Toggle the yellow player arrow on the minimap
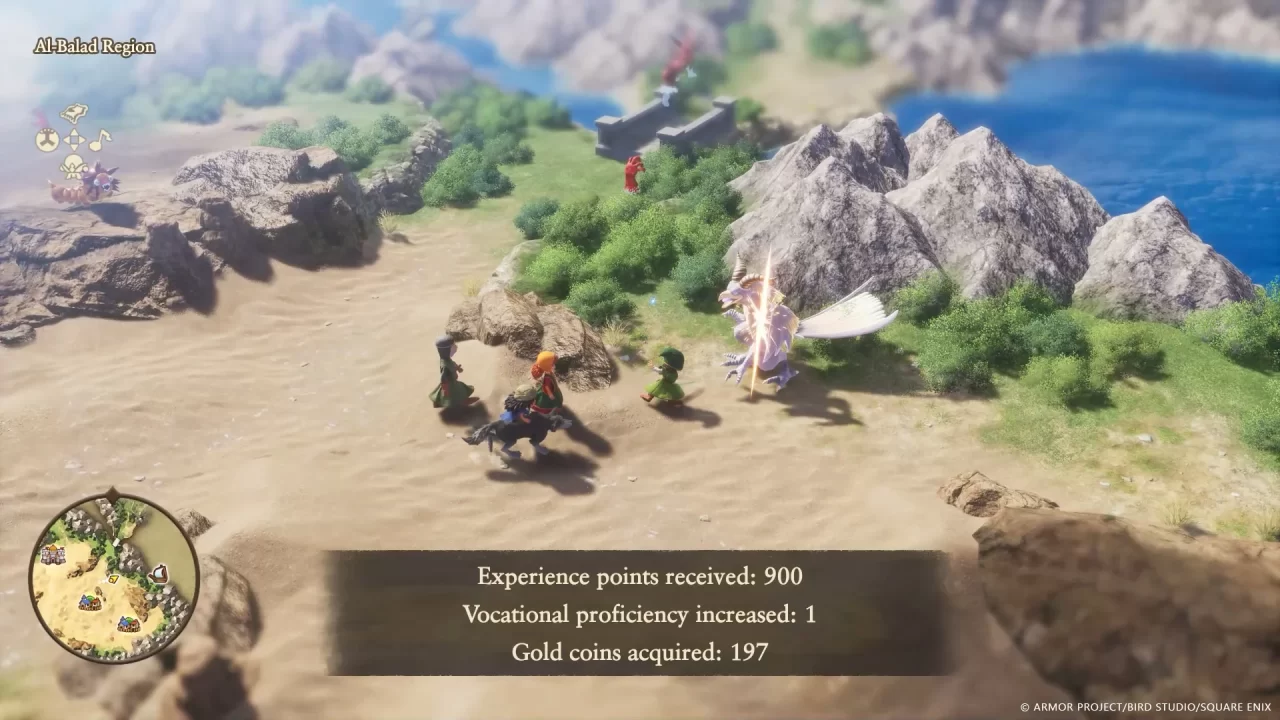1280x720 pixels. pos(113,579)
